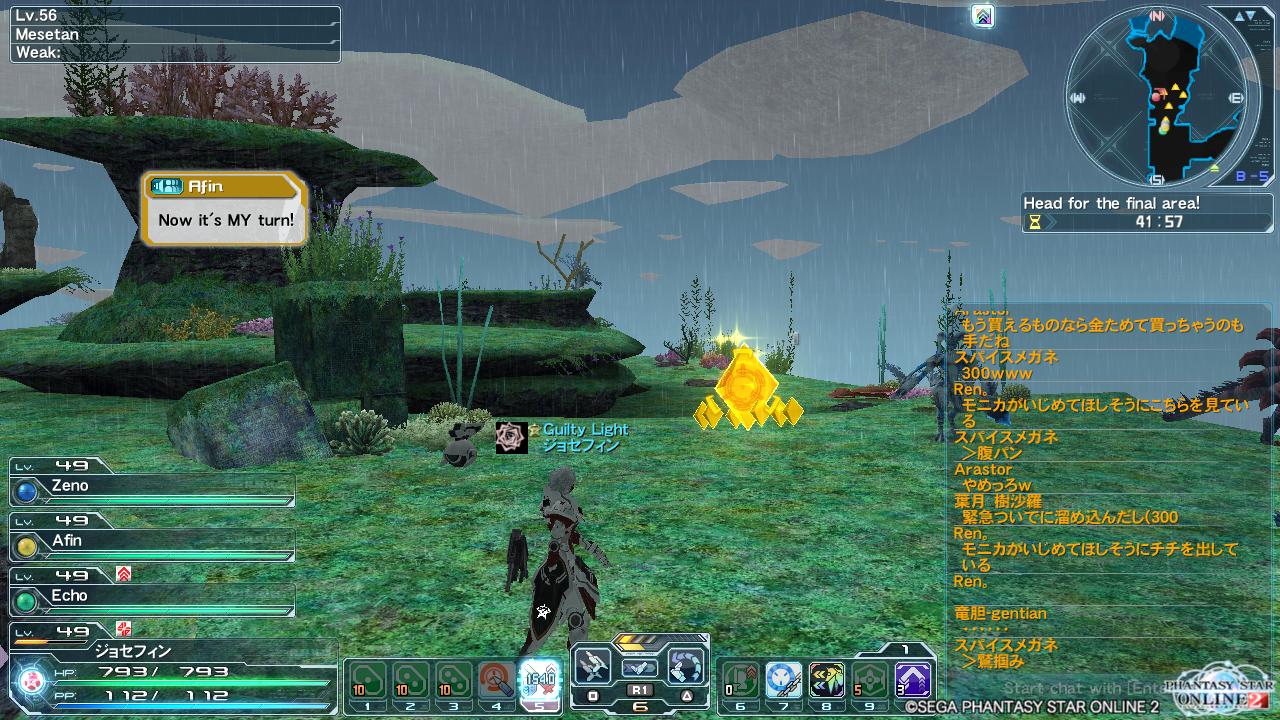1280x720 pixels.
Task: Click the rainbow boost icon at top
Action: [983, 16]
